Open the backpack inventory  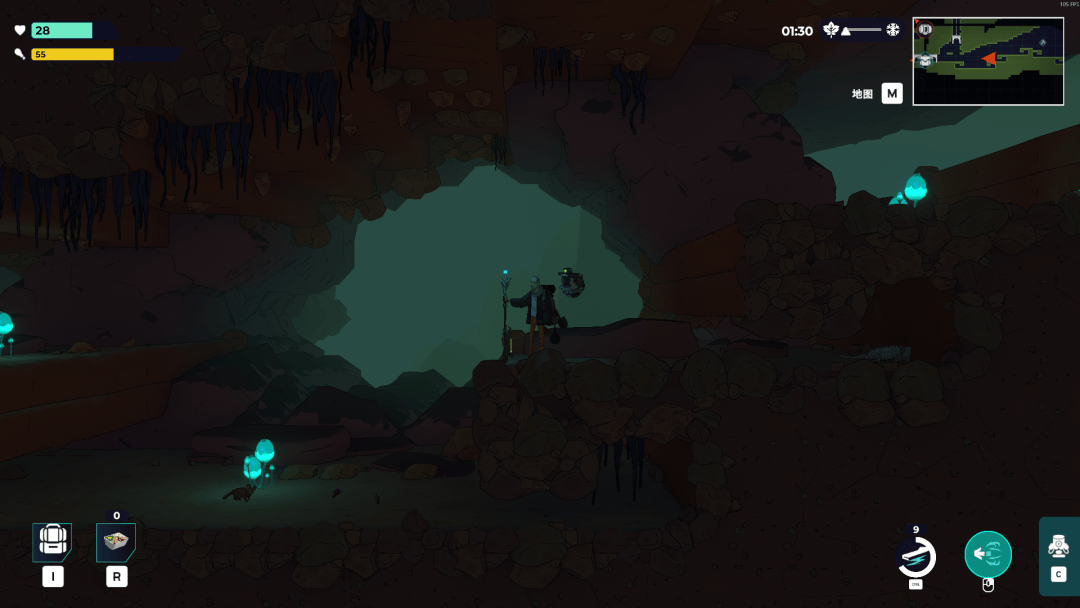tap(52, 541)
